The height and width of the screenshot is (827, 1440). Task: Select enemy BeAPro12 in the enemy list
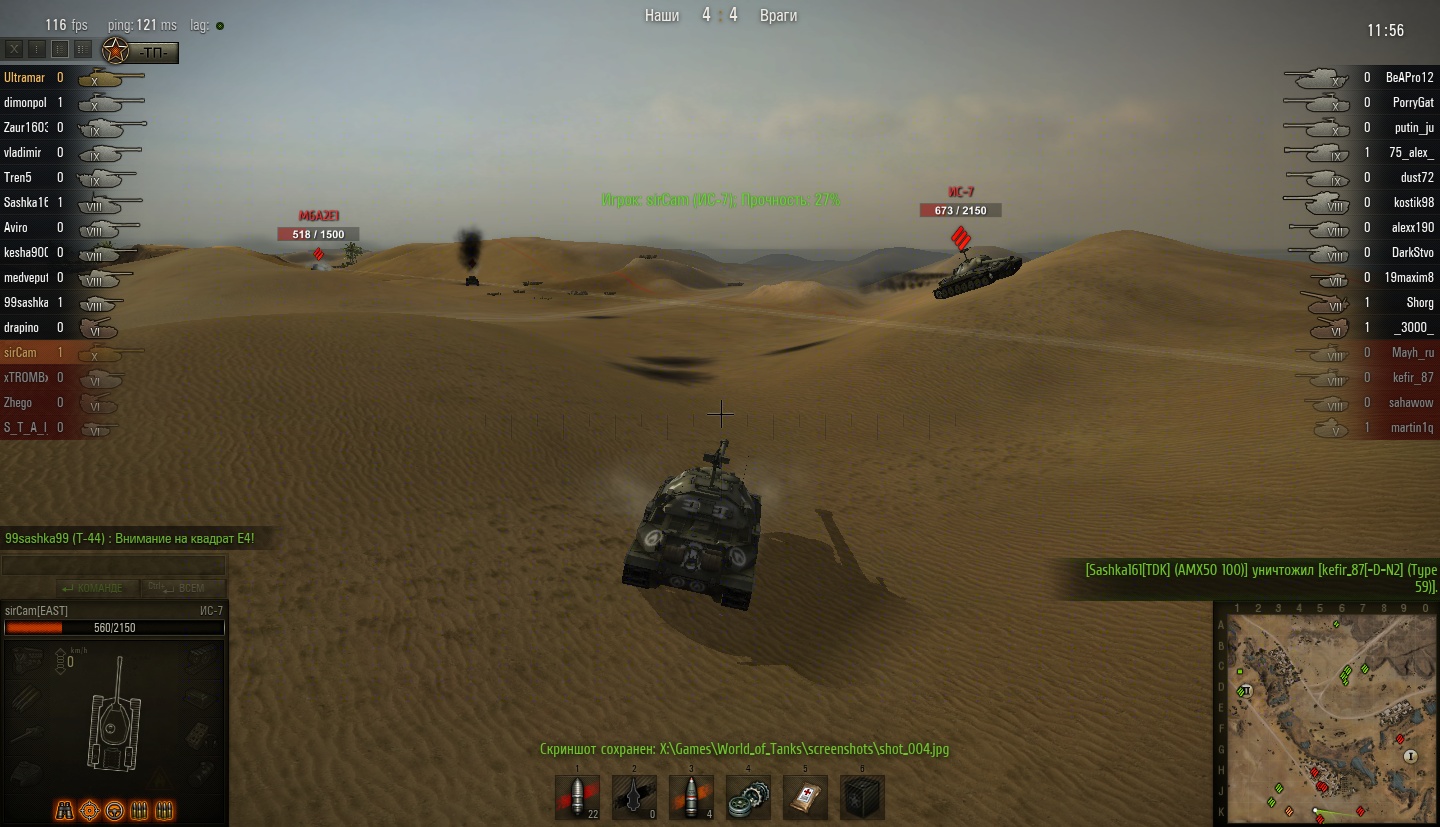pos(1409,77)
